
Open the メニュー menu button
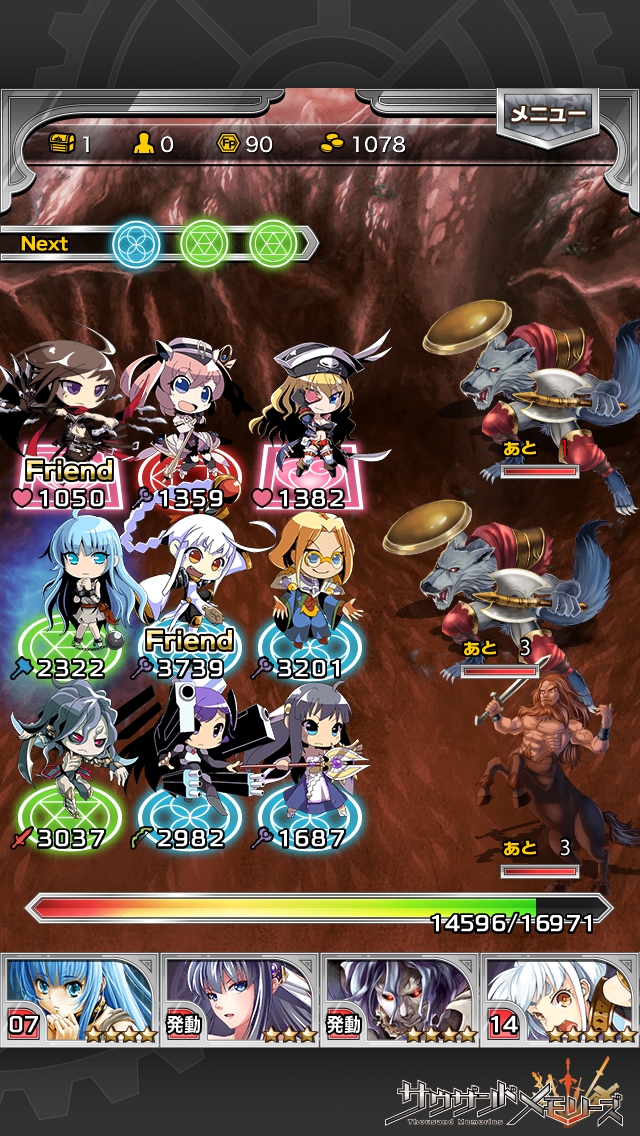coord(547,116)
